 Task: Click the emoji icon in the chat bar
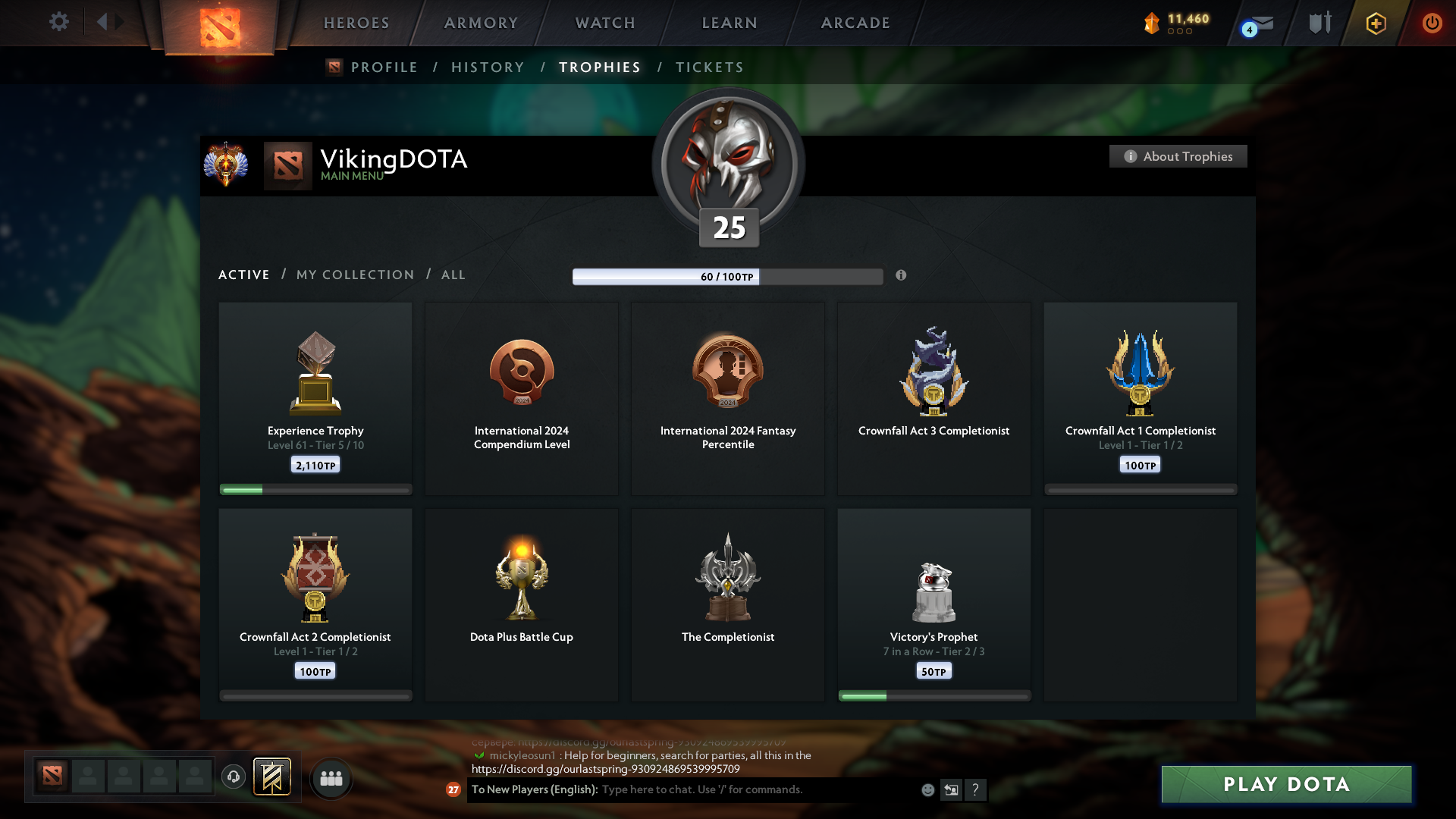pyautogui.click(x=927, y=789)
